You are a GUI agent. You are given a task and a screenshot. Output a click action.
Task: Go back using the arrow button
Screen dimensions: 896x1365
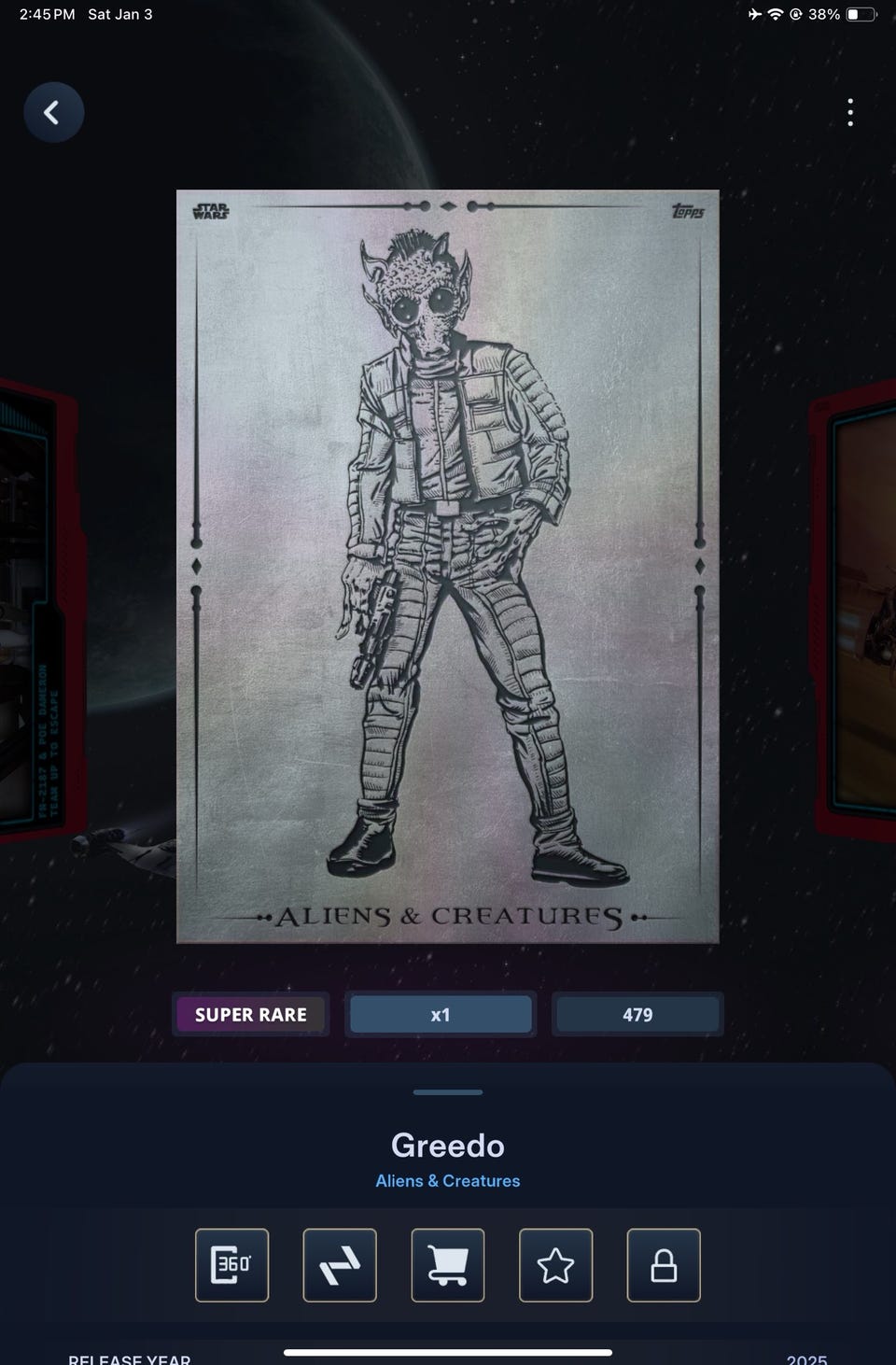pyautogui.click(x=53, y=113)
